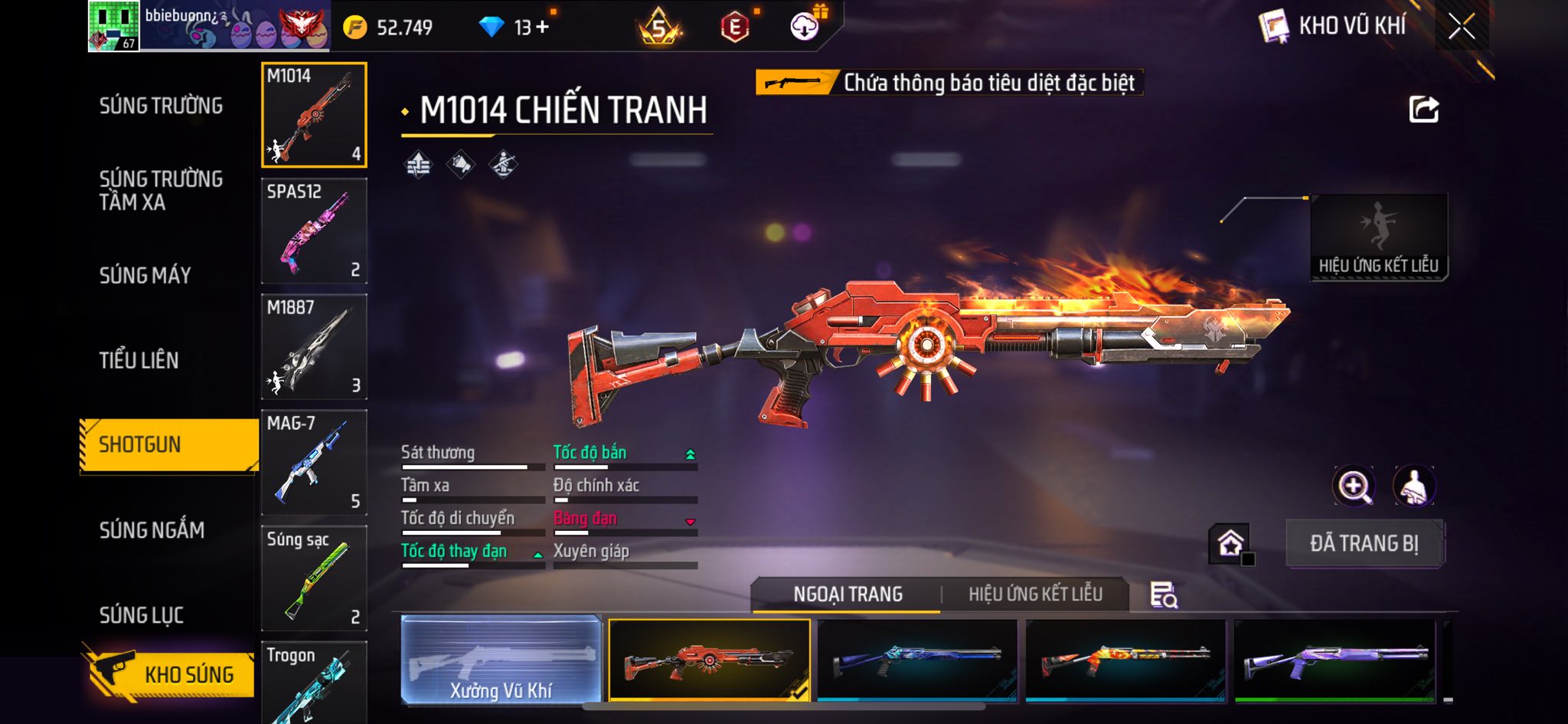
Task: Pick the Súng sạc weapon slot
Action: (314, 578)
